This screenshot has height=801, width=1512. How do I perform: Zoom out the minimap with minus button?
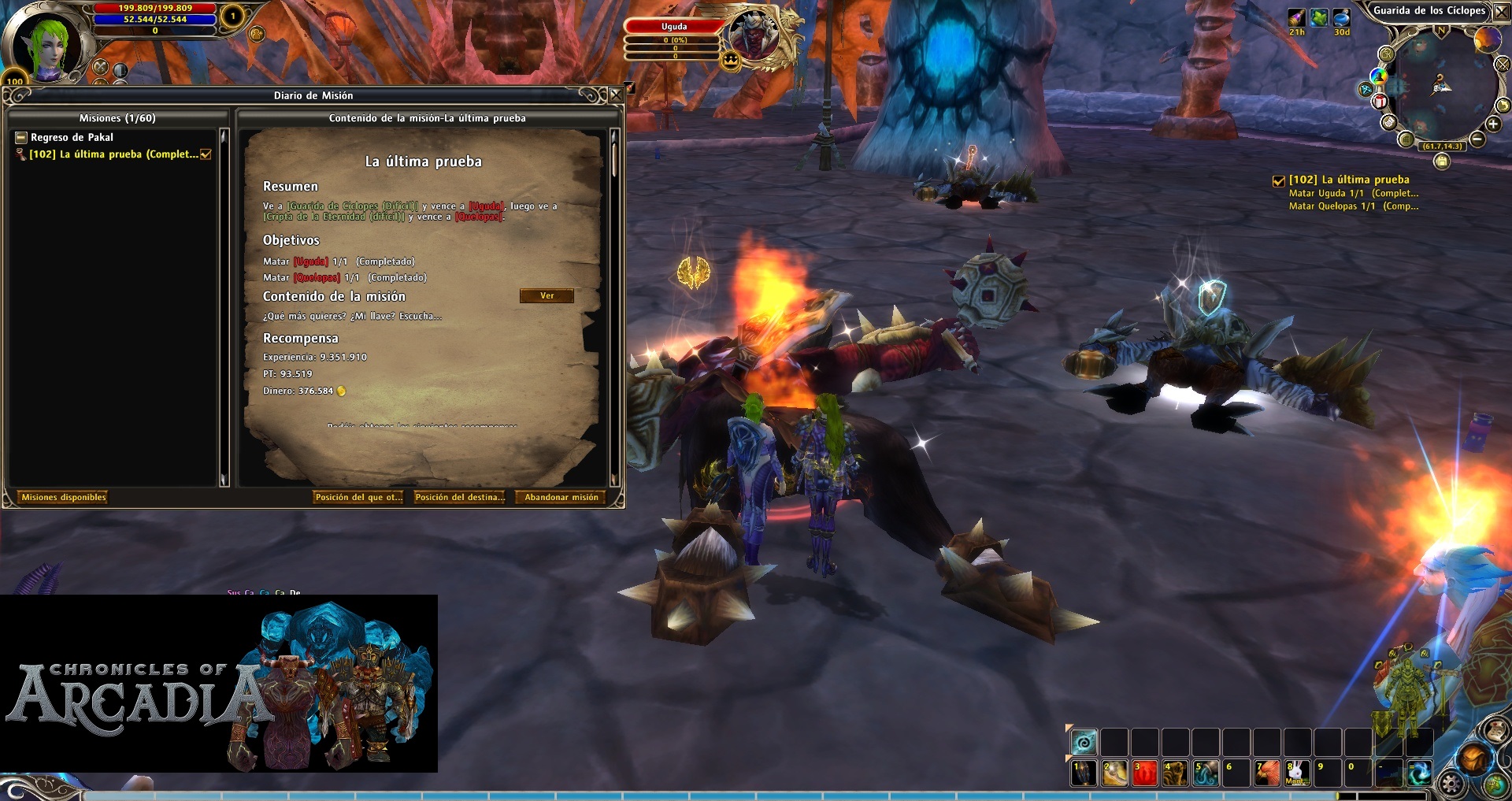(1477, 139)
